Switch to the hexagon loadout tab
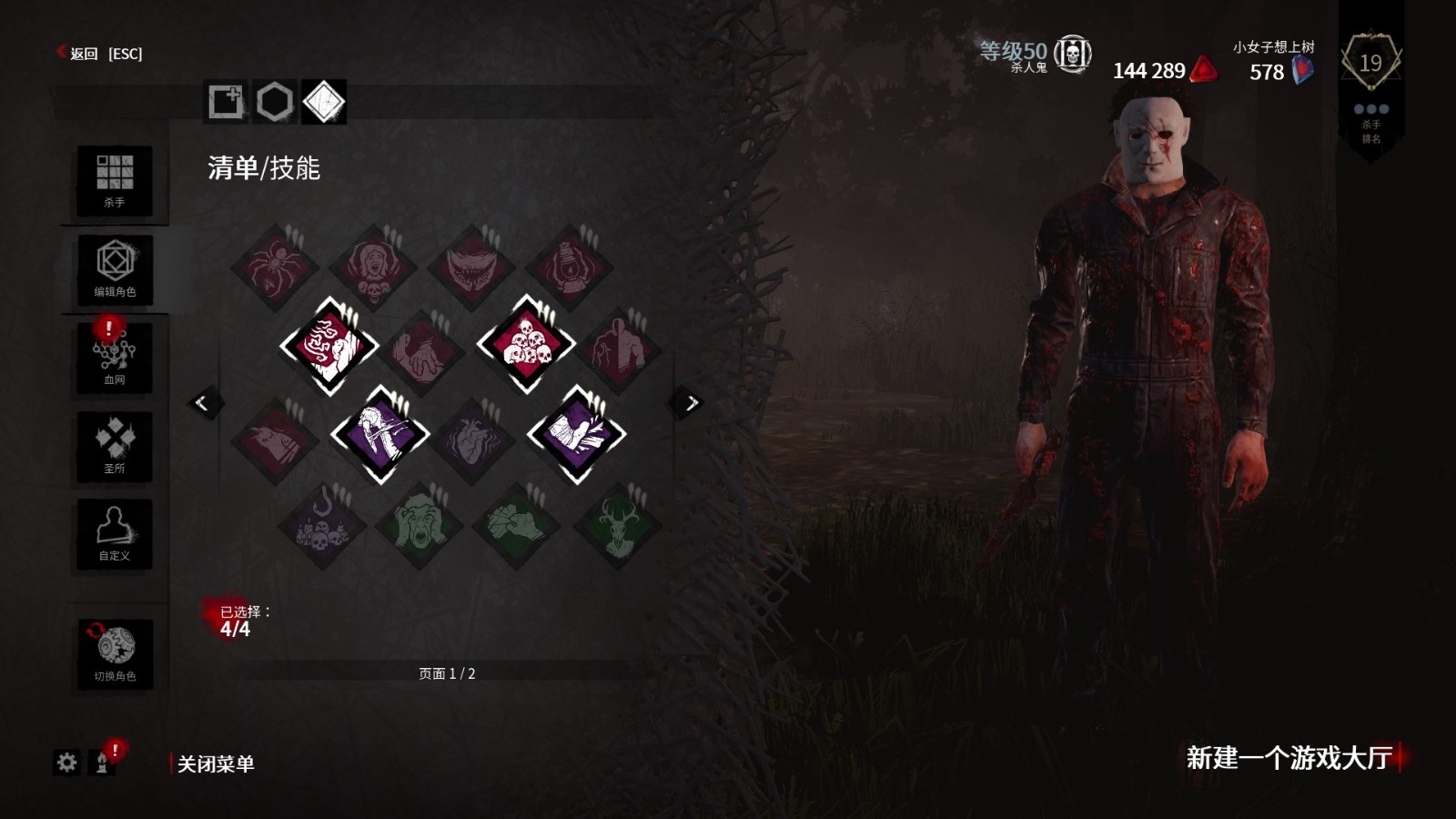 [274, 102]
